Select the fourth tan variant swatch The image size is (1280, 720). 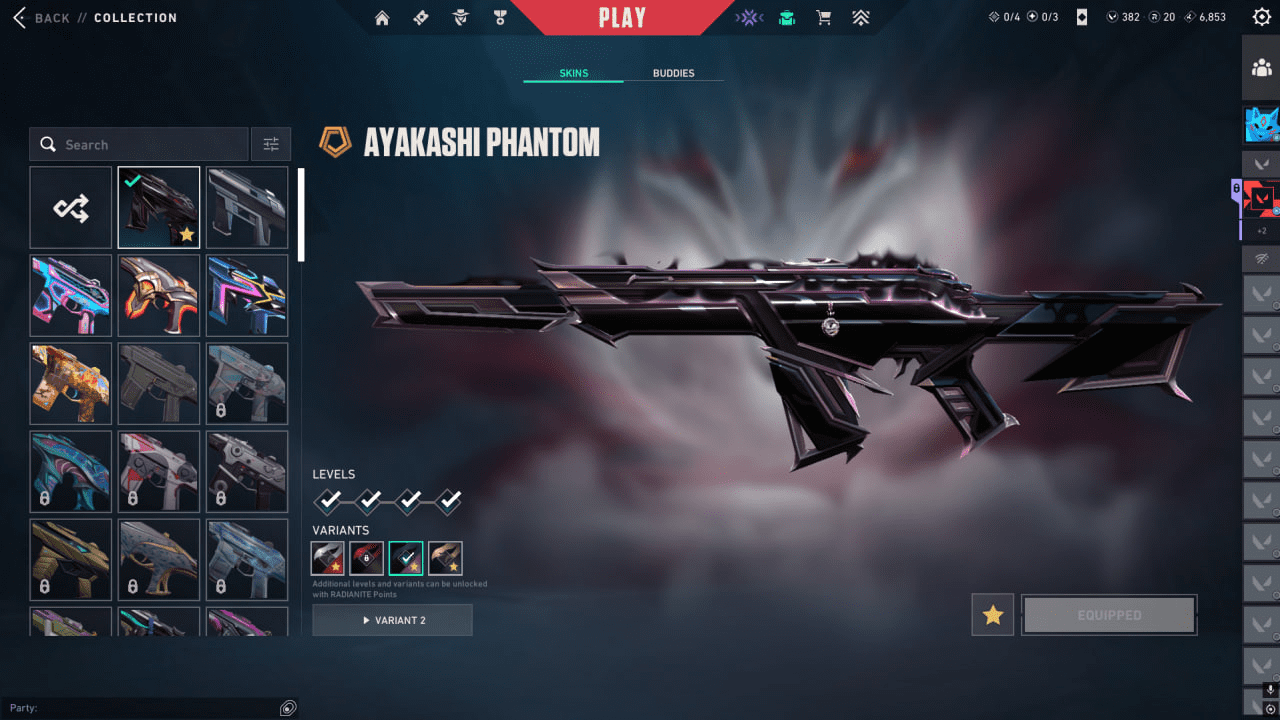[x=446, y=558]
